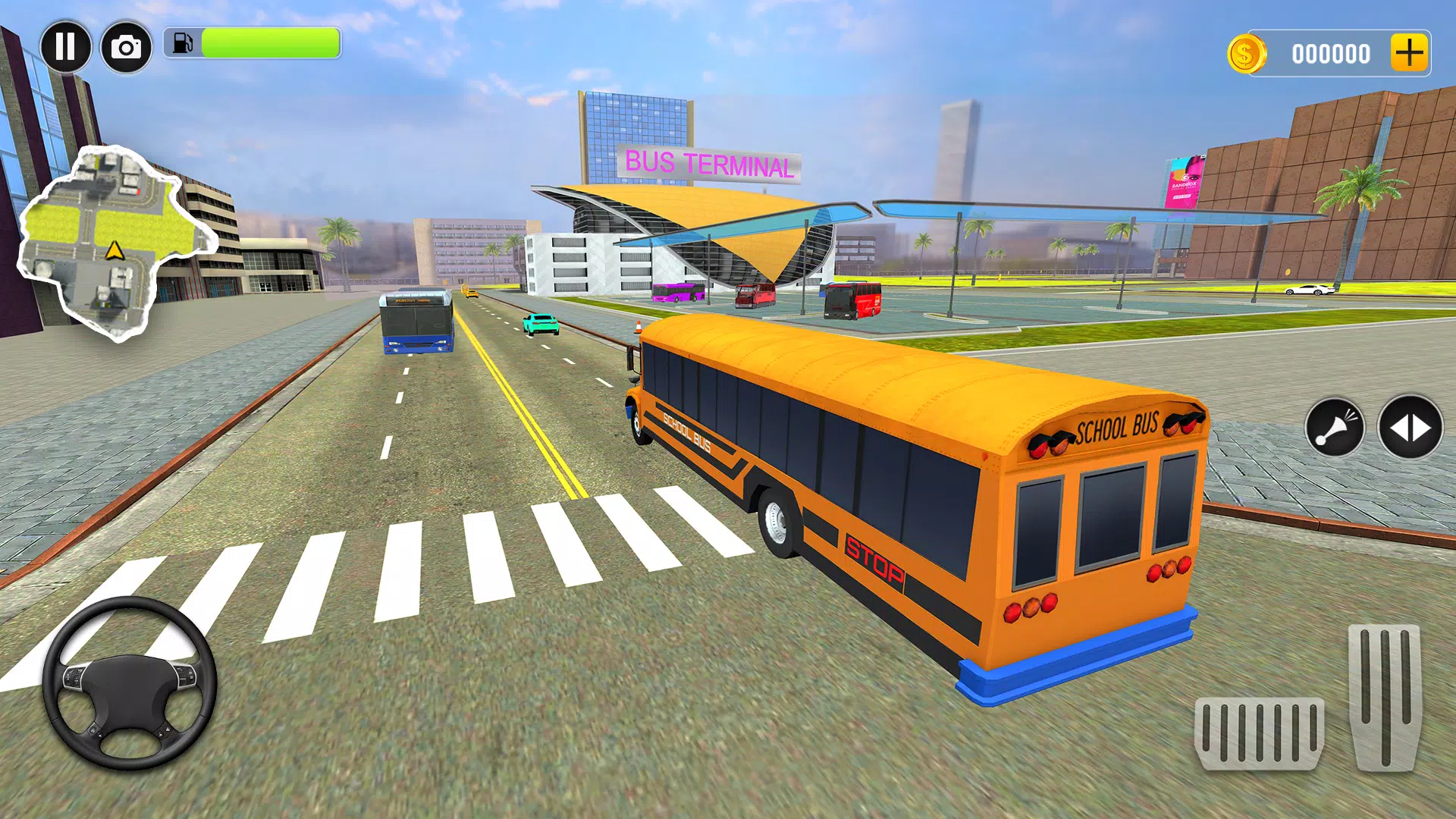Open the coin shop via the plus button
The image size is (1456, 819).
tap(1412, 53)
